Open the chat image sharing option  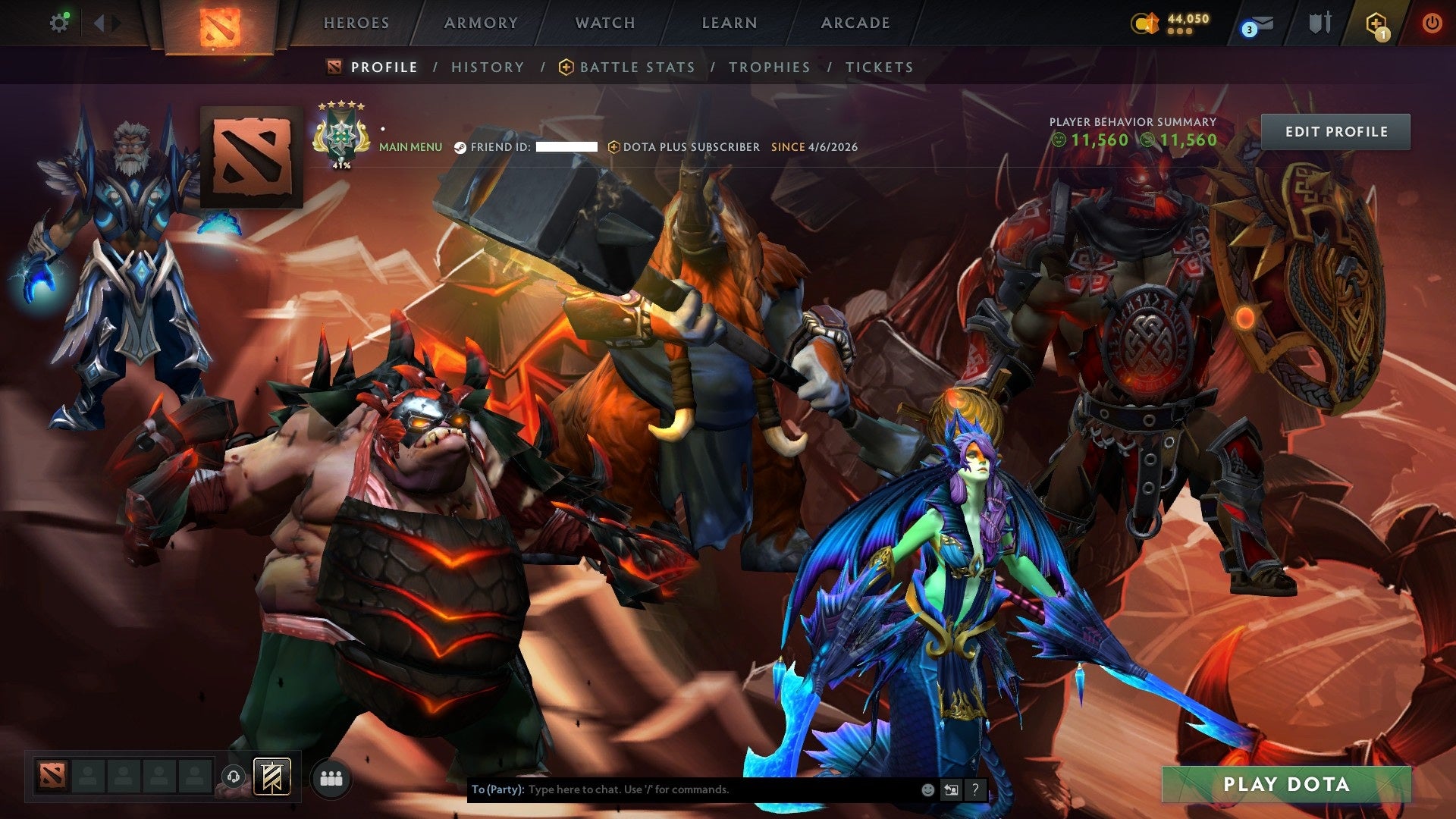point(951,789)
